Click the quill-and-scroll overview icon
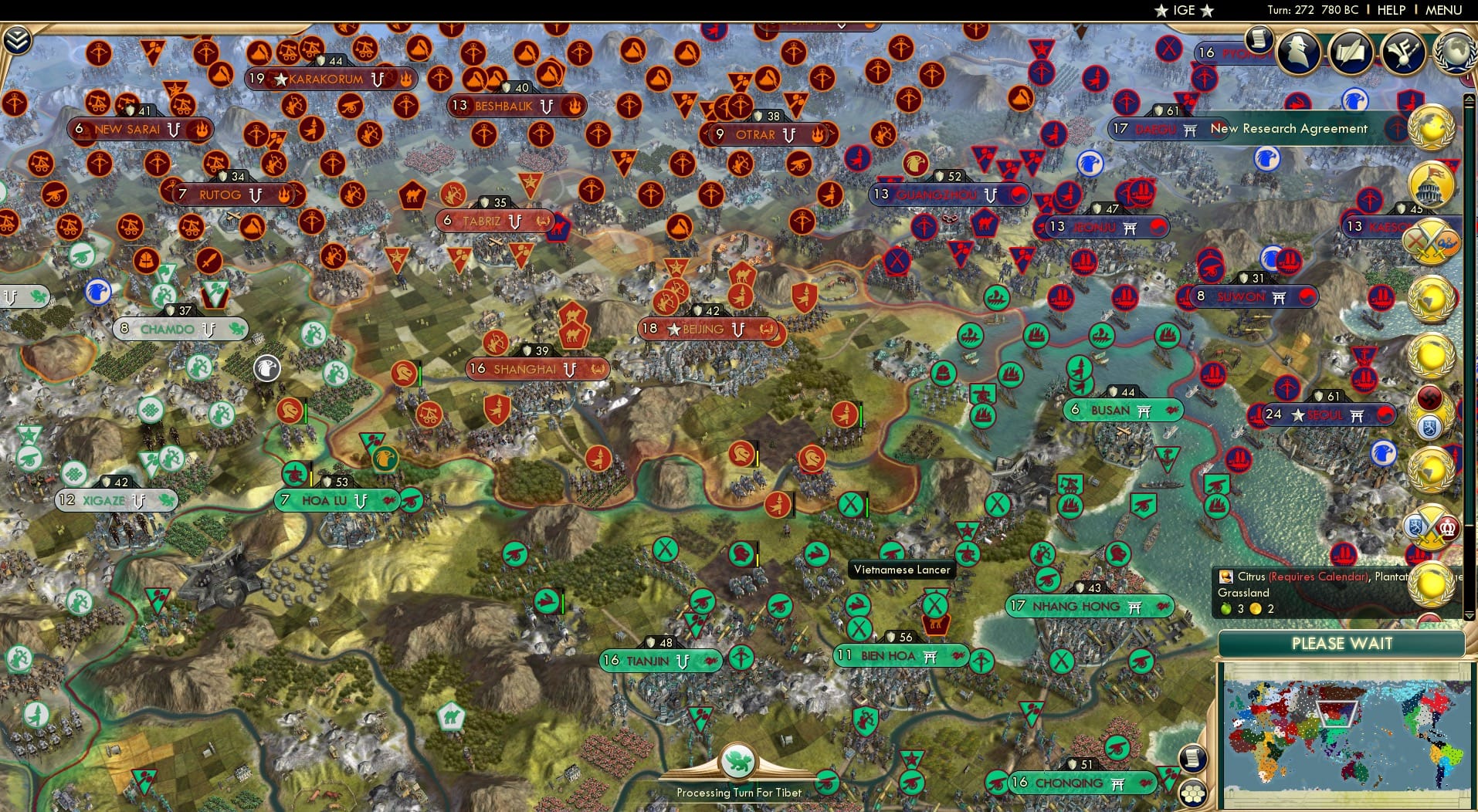This screenshot has width=1478, height=812. point(1351,53)
